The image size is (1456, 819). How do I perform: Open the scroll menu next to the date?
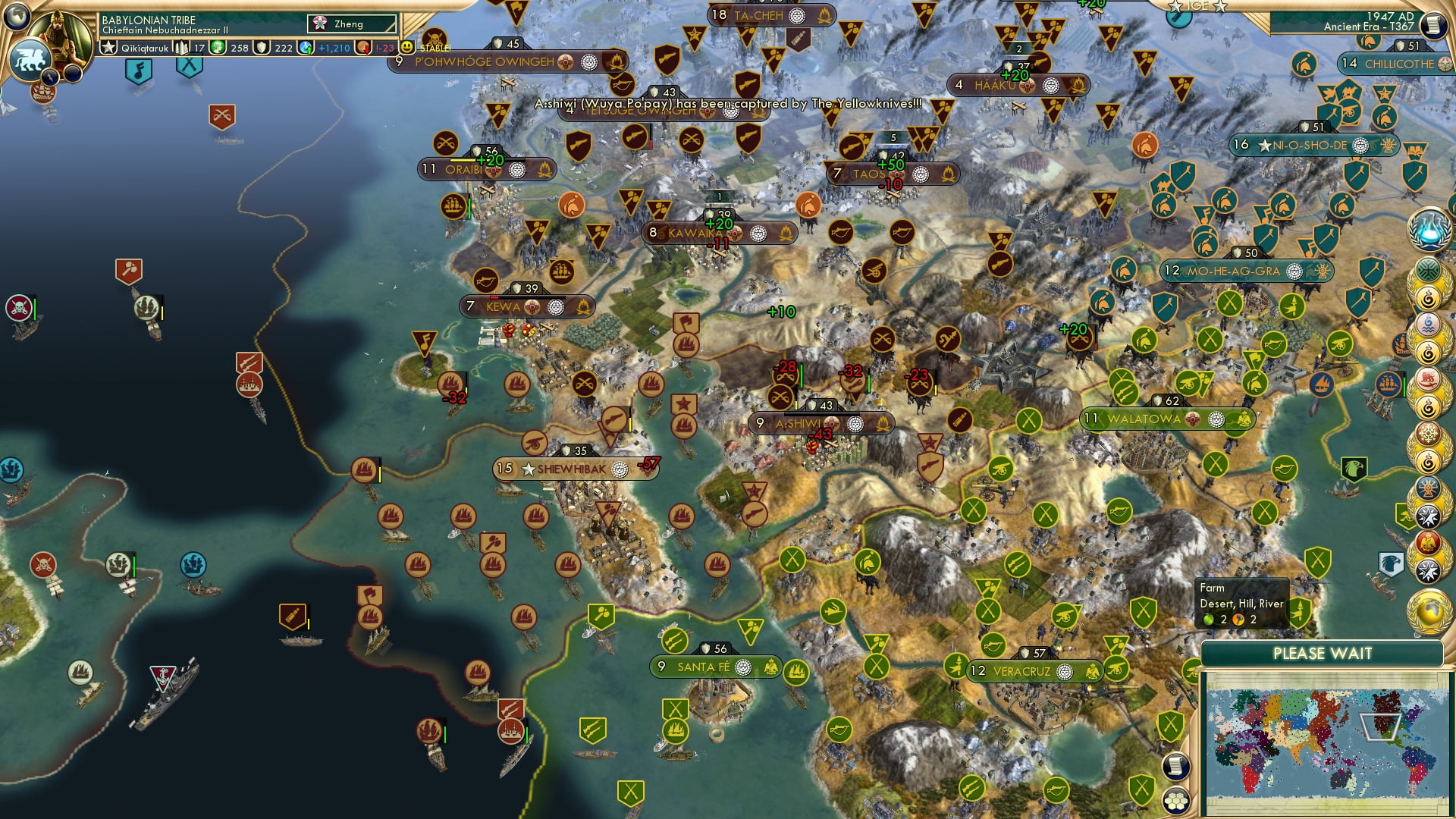[x=1432, y=25]
